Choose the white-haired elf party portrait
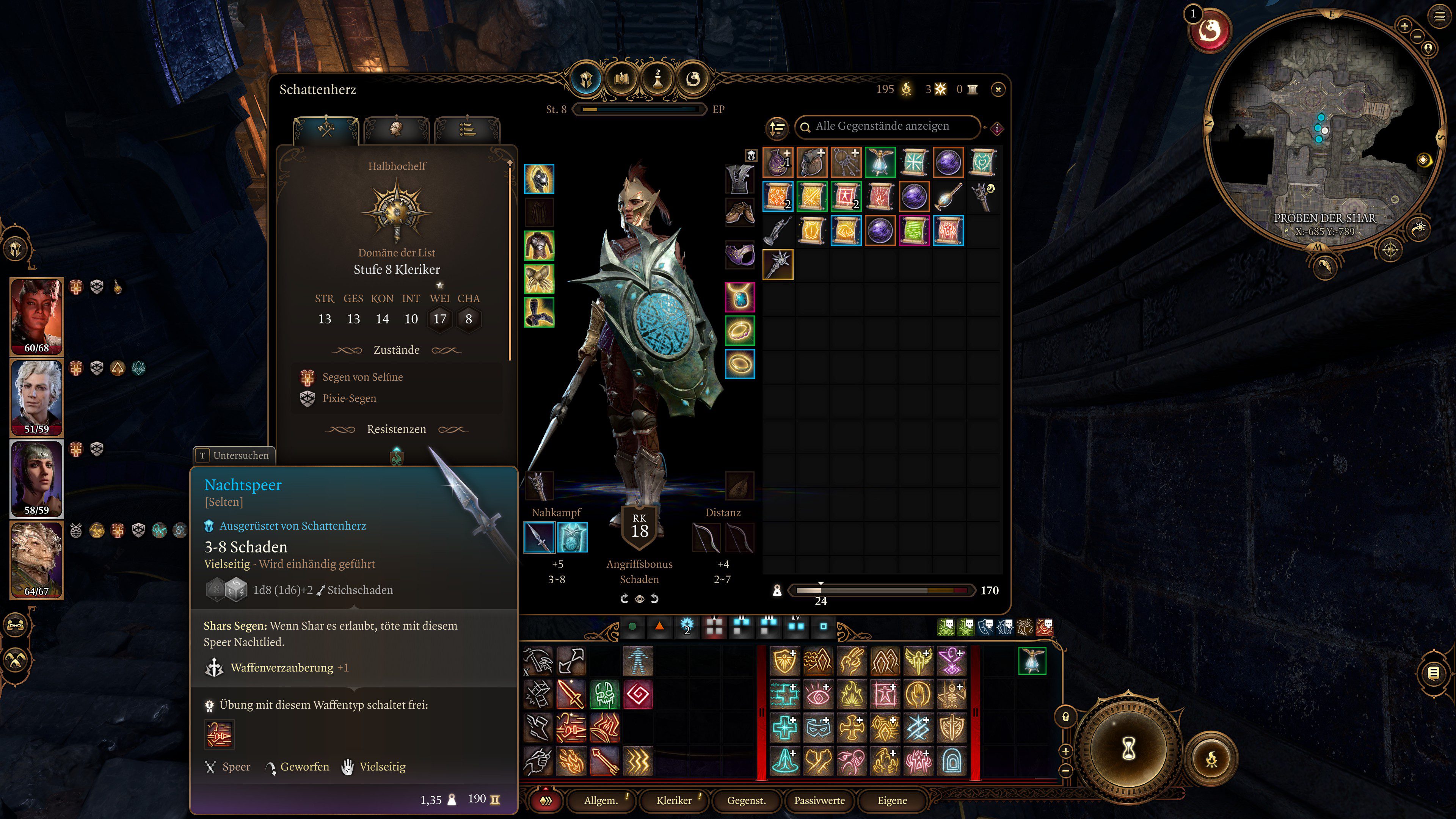 [x=37, y=397]
